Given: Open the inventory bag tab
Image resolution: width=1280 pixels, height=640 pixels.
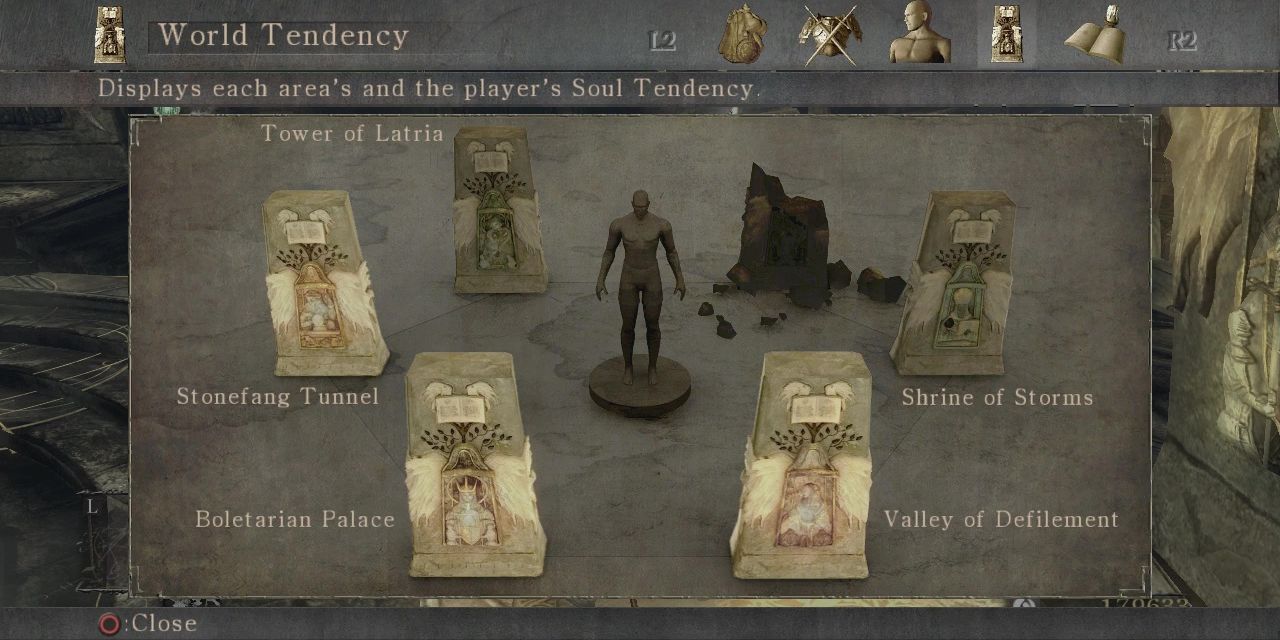Looking at the screenshot, I should [x=741, y=36].
